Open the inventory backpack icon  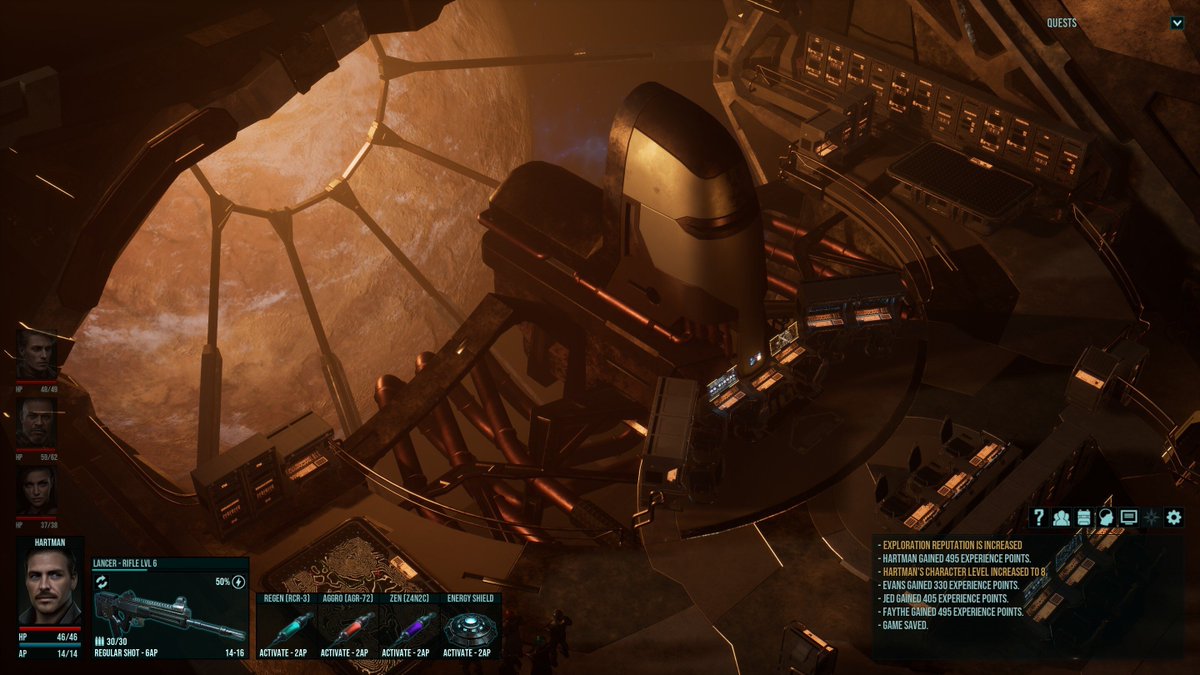(1084, 517)
